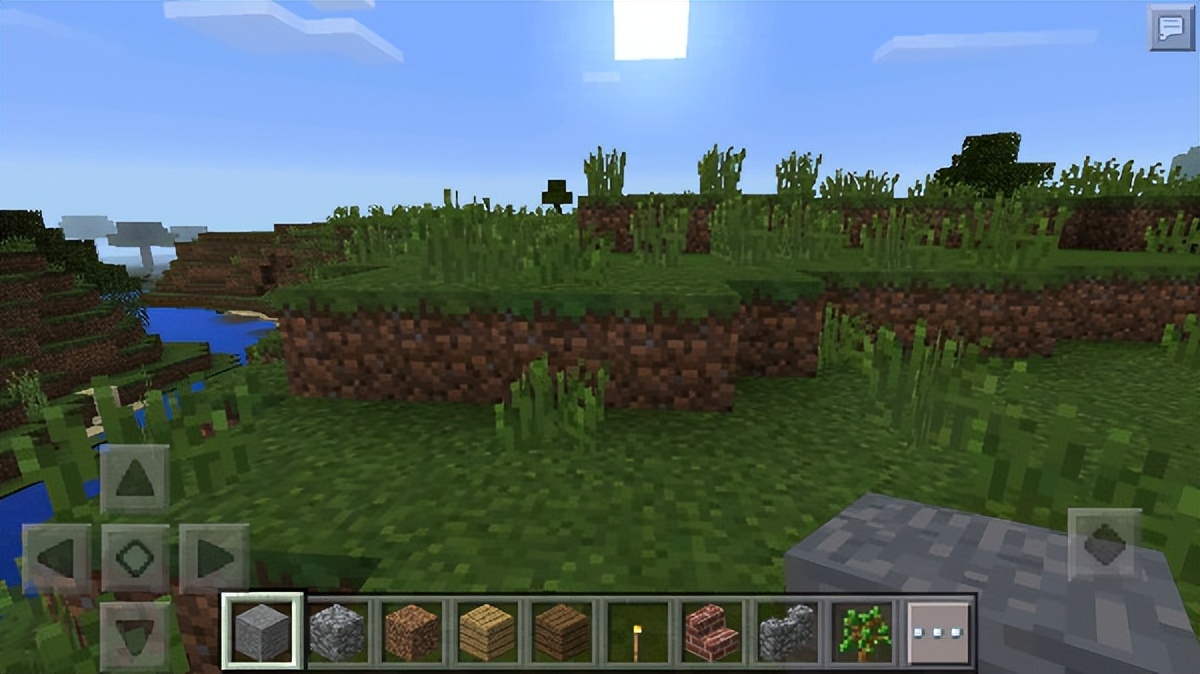The width and height of the screenshot is (1200, 674).
Task: Select the brick stairs slot
Action: (x=712, y=633)
